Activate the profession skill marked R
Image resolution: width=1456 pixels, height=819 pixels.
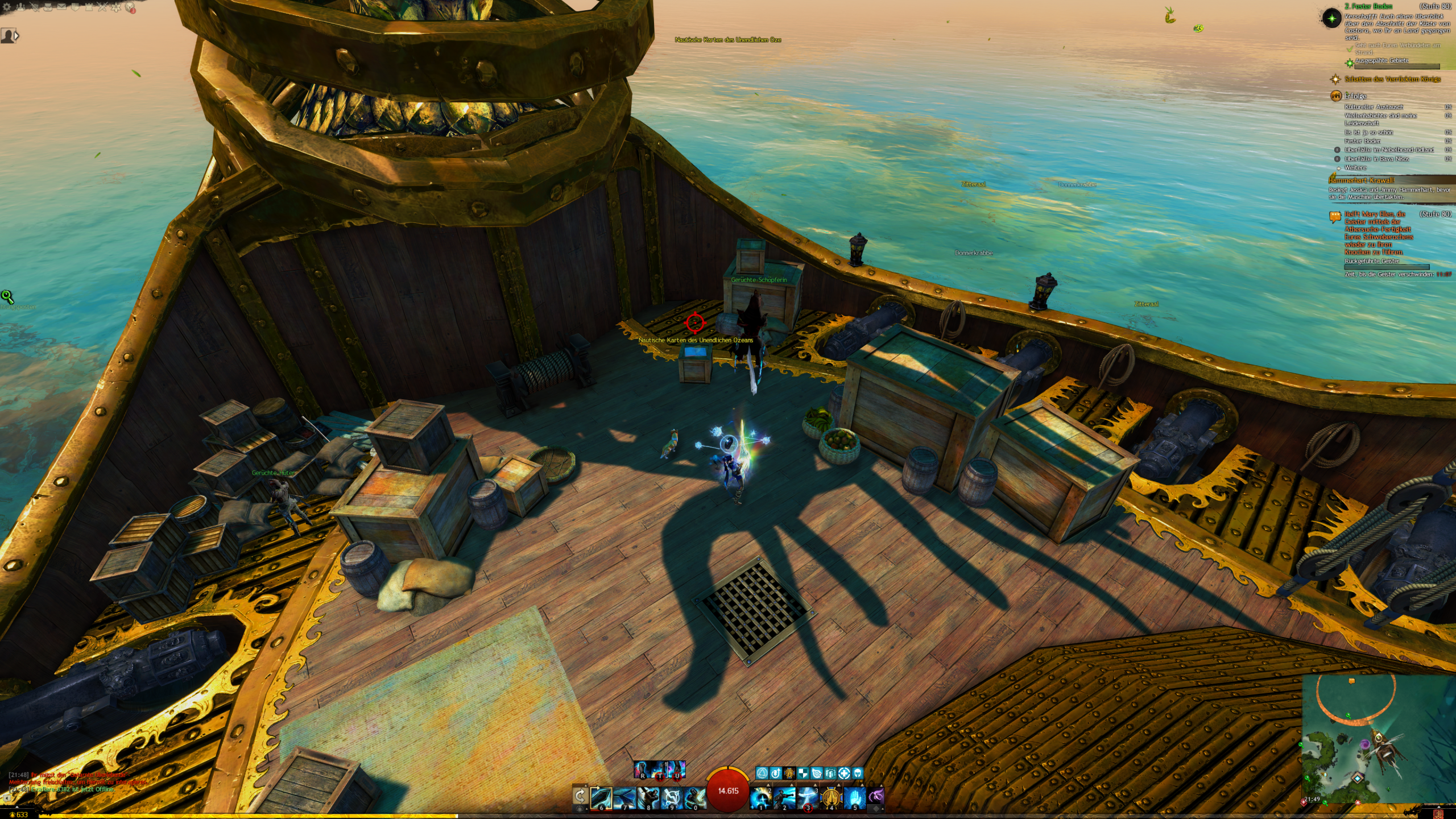coord(642,770)
